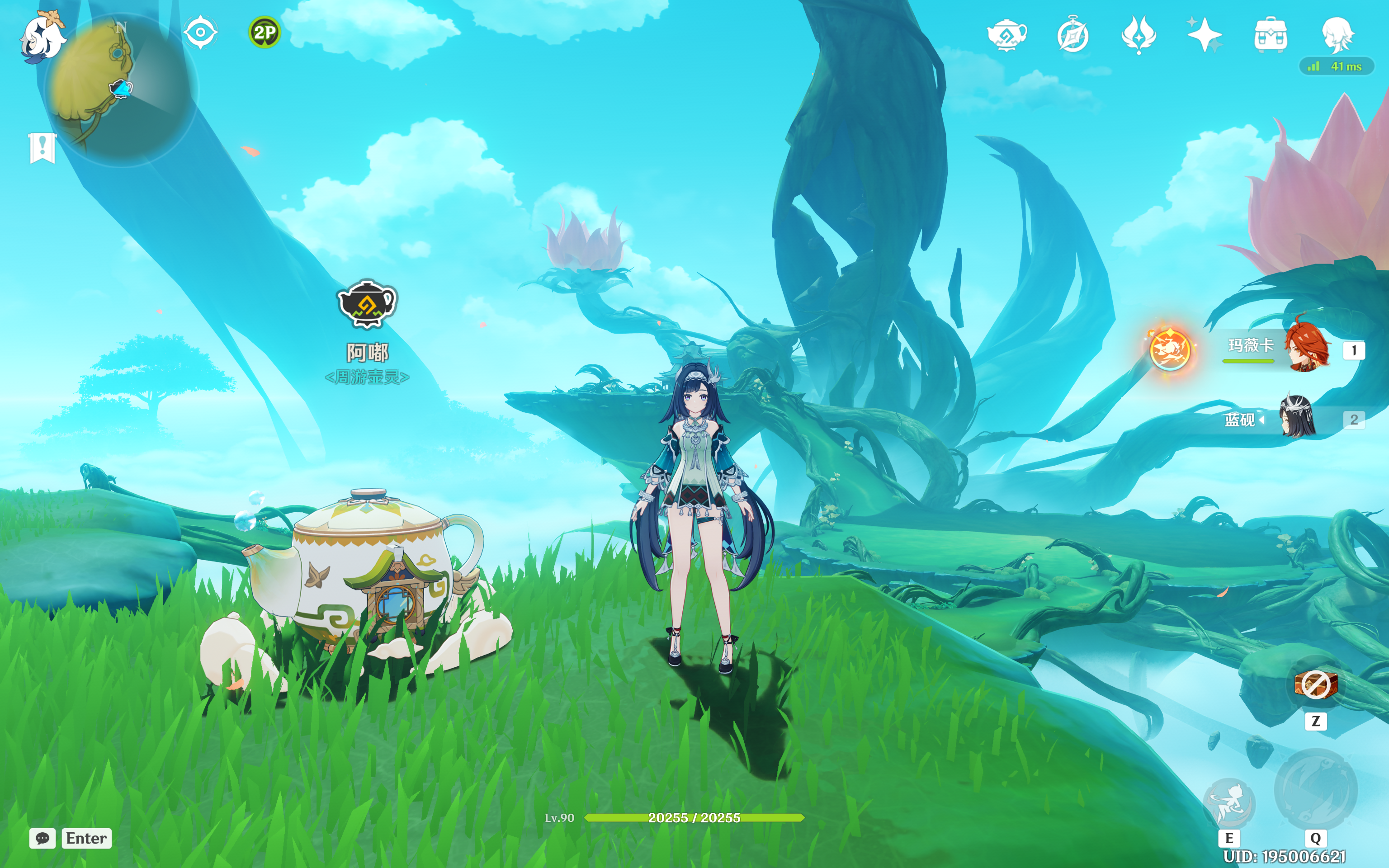Activate the elemental skill icon
The width and height of the screenshot is (1389, 868).
[x=1229, y=802]
